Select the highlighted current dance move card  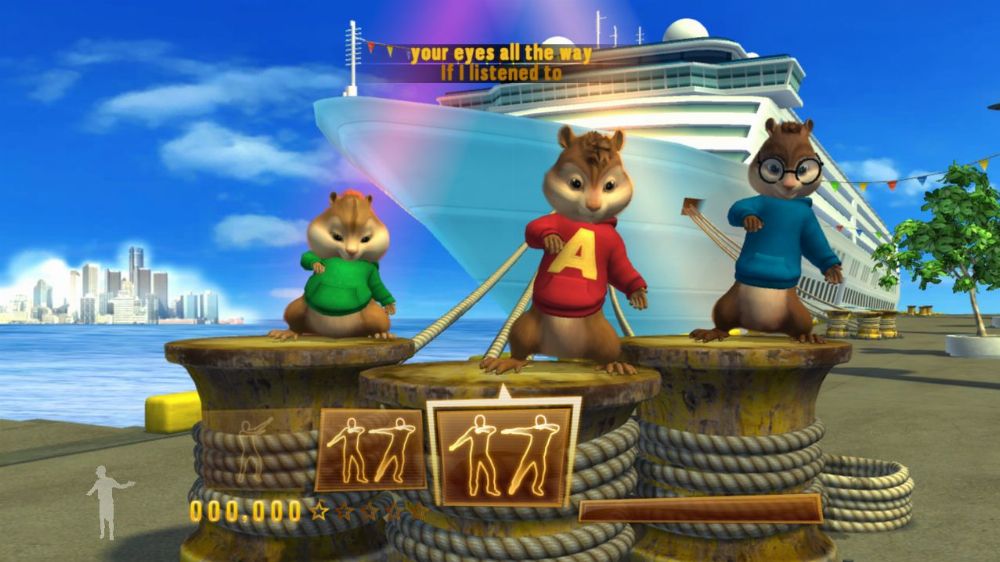click(504, 454)
